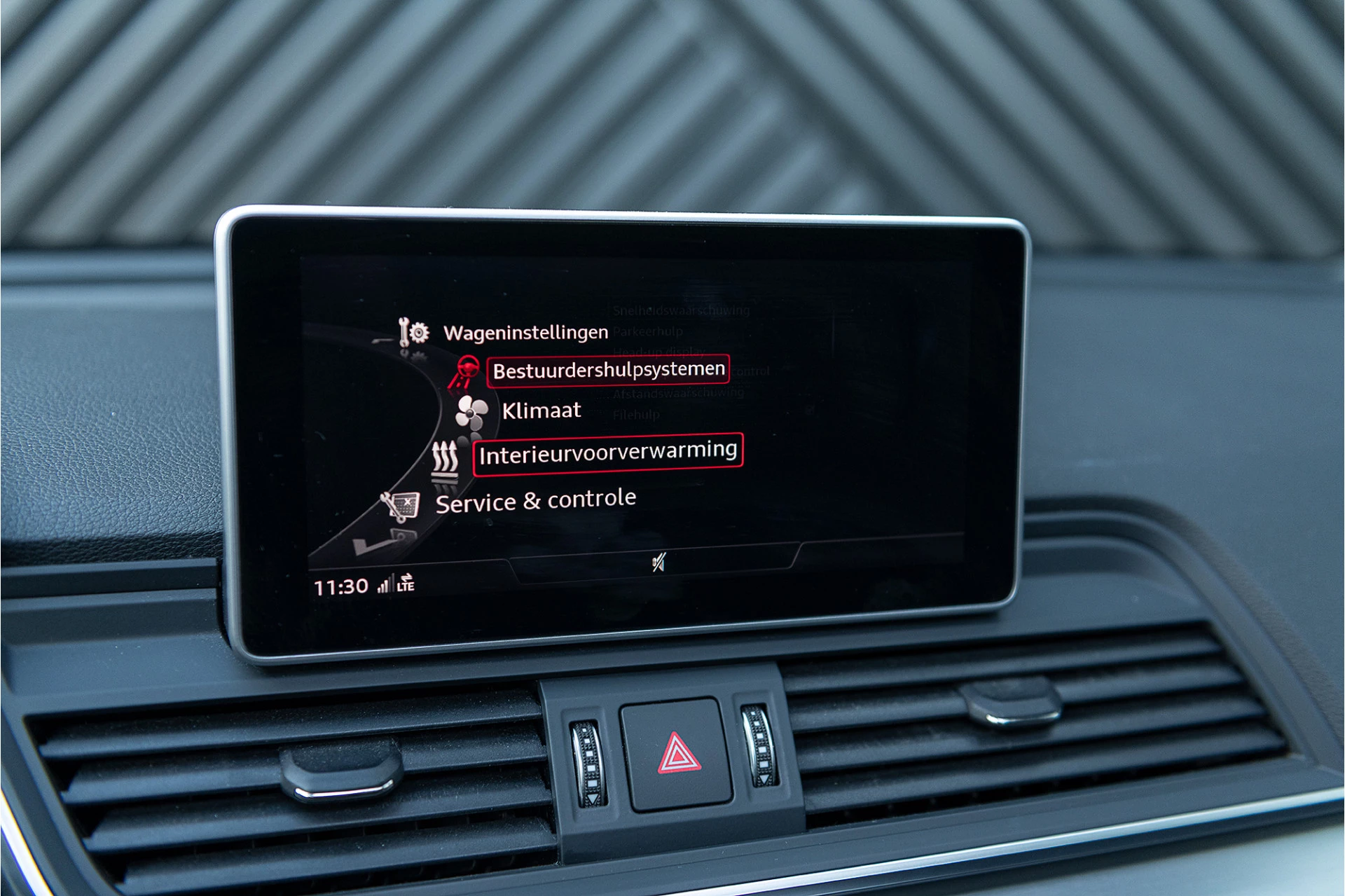Tap the Klimaat menu label
This screenshot has width=1345, height=896.
pyautogui.click(x=540, y=411)
